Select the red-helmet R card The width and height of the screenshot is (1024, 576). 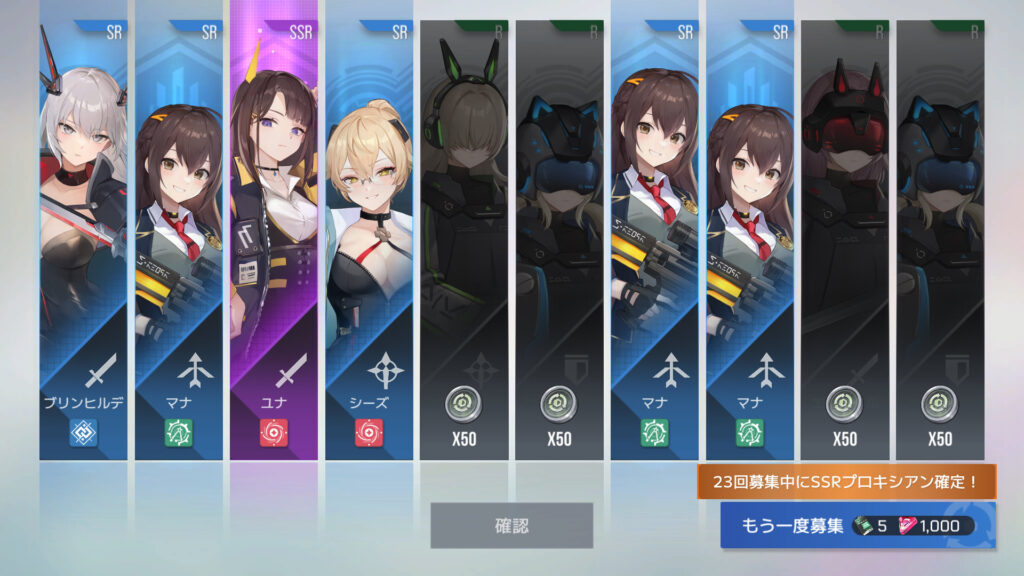[844, 240]
